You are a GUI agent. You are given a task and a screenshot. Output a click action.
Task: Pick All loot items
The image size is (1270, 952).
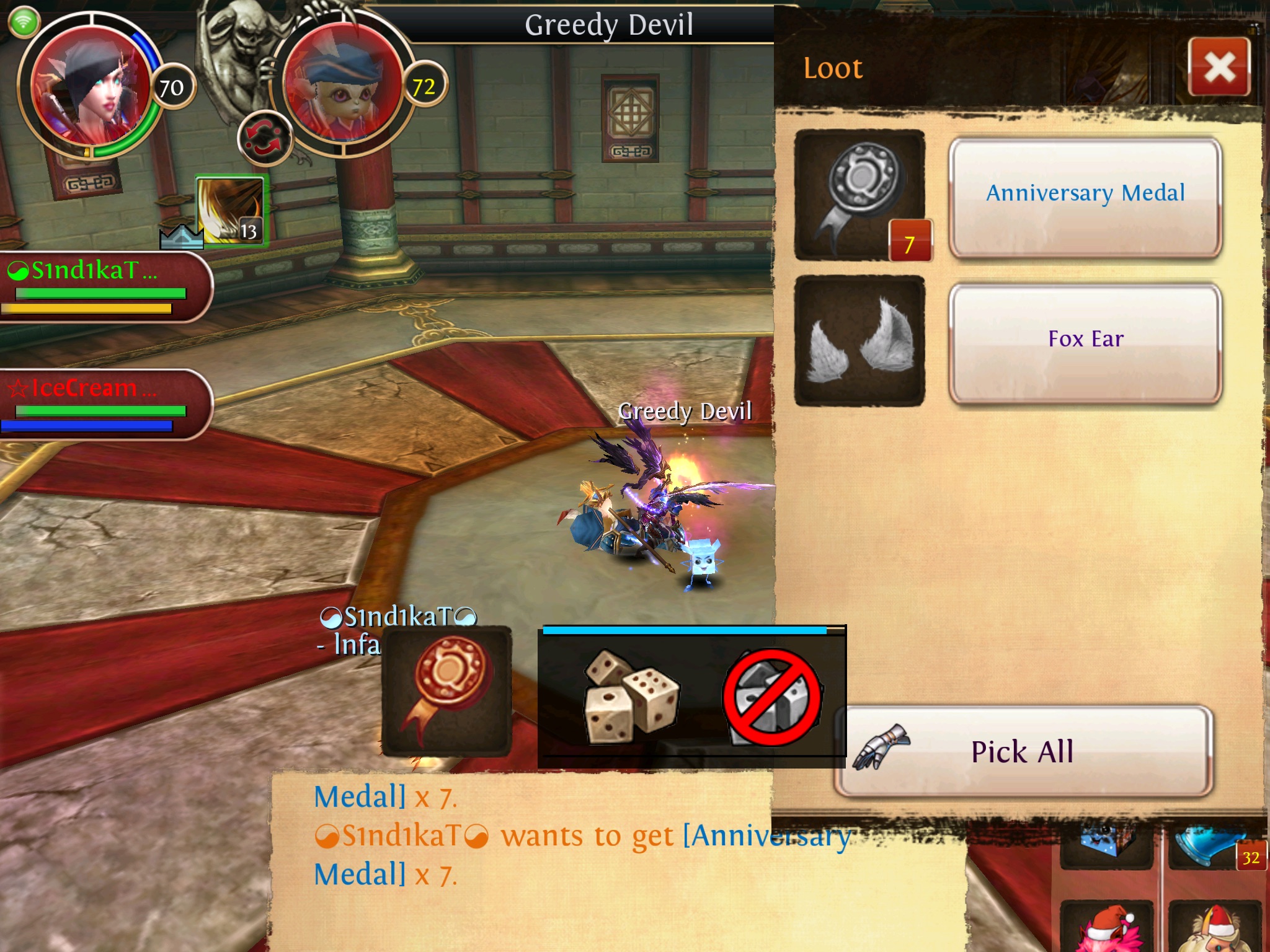(x=1023, y=752)
